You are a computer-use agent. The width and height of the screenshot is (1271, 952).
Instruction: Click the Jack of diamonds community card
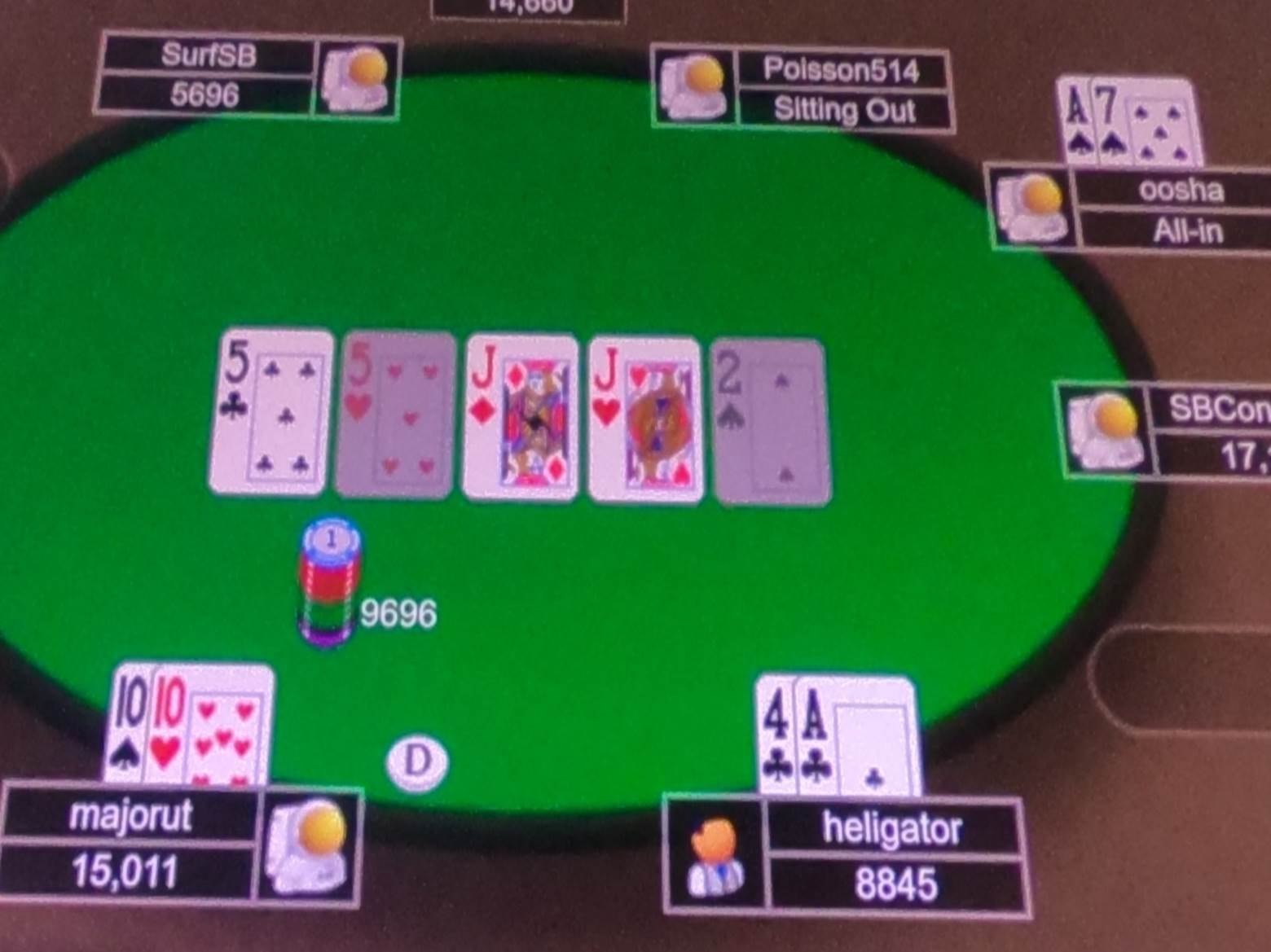click(520, 417)
